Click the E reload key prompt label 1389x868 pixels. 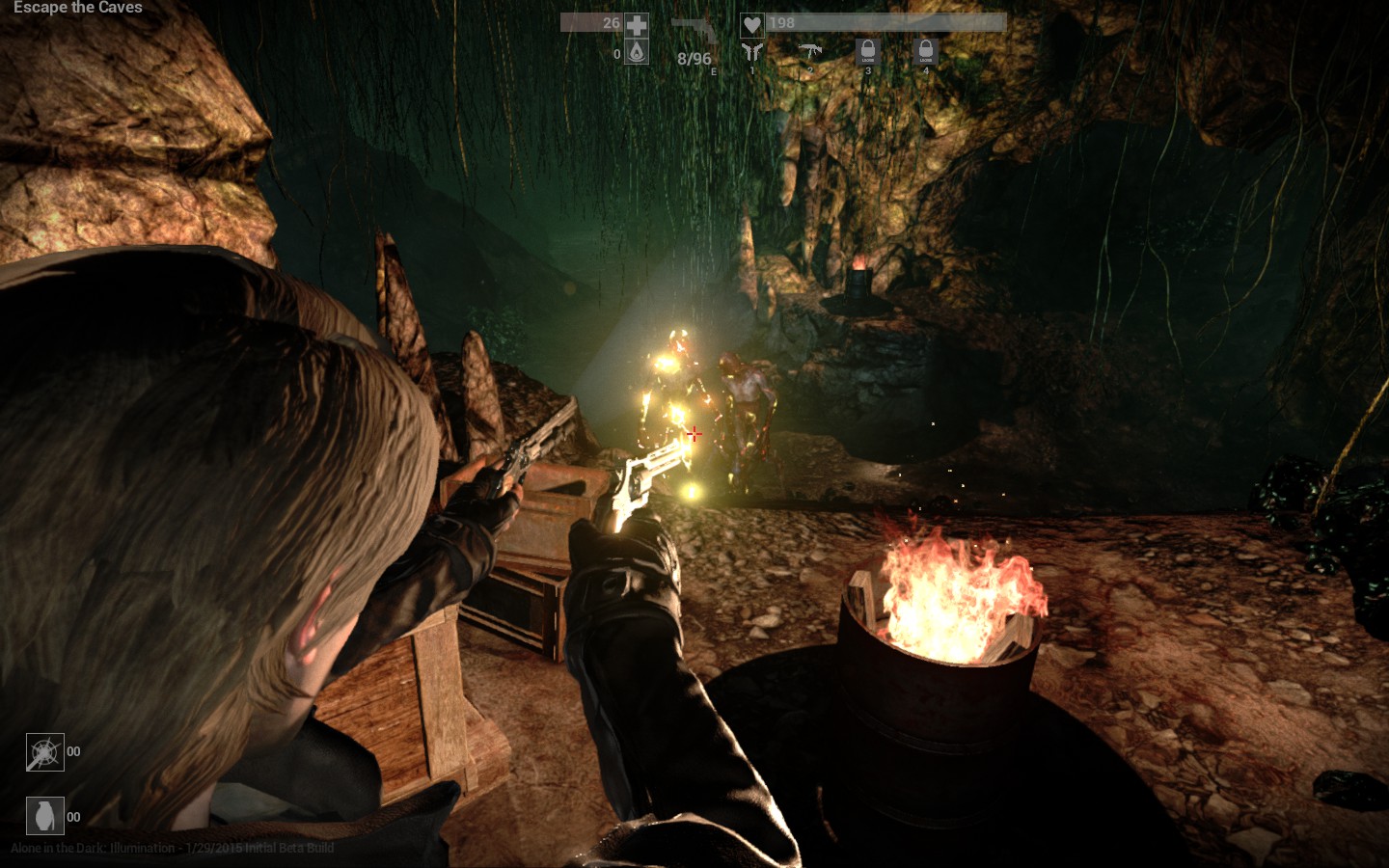pyautogui.click(x=714, y=71)
